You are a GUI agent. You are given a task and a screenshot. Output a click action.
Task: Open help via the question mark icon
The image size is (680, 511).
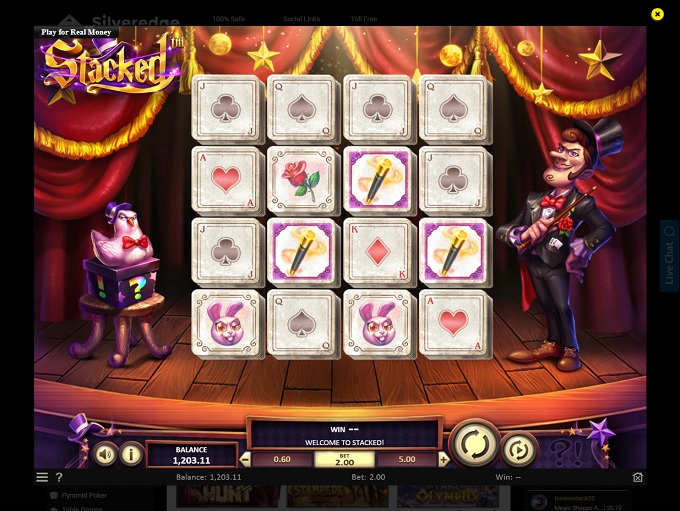tap(59, 478)
